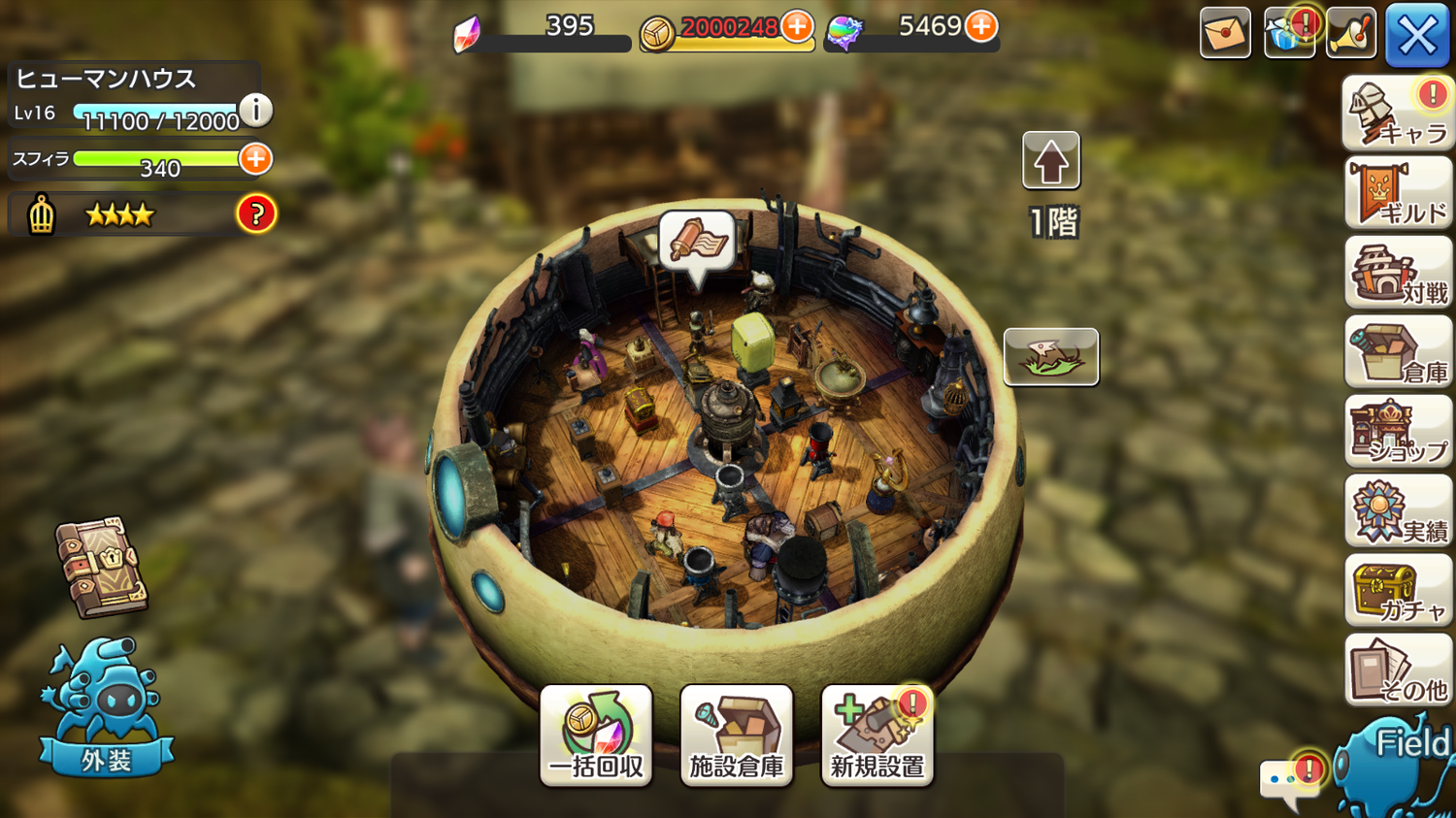Open the ガチャ gacha menu

pos(1398,592)
